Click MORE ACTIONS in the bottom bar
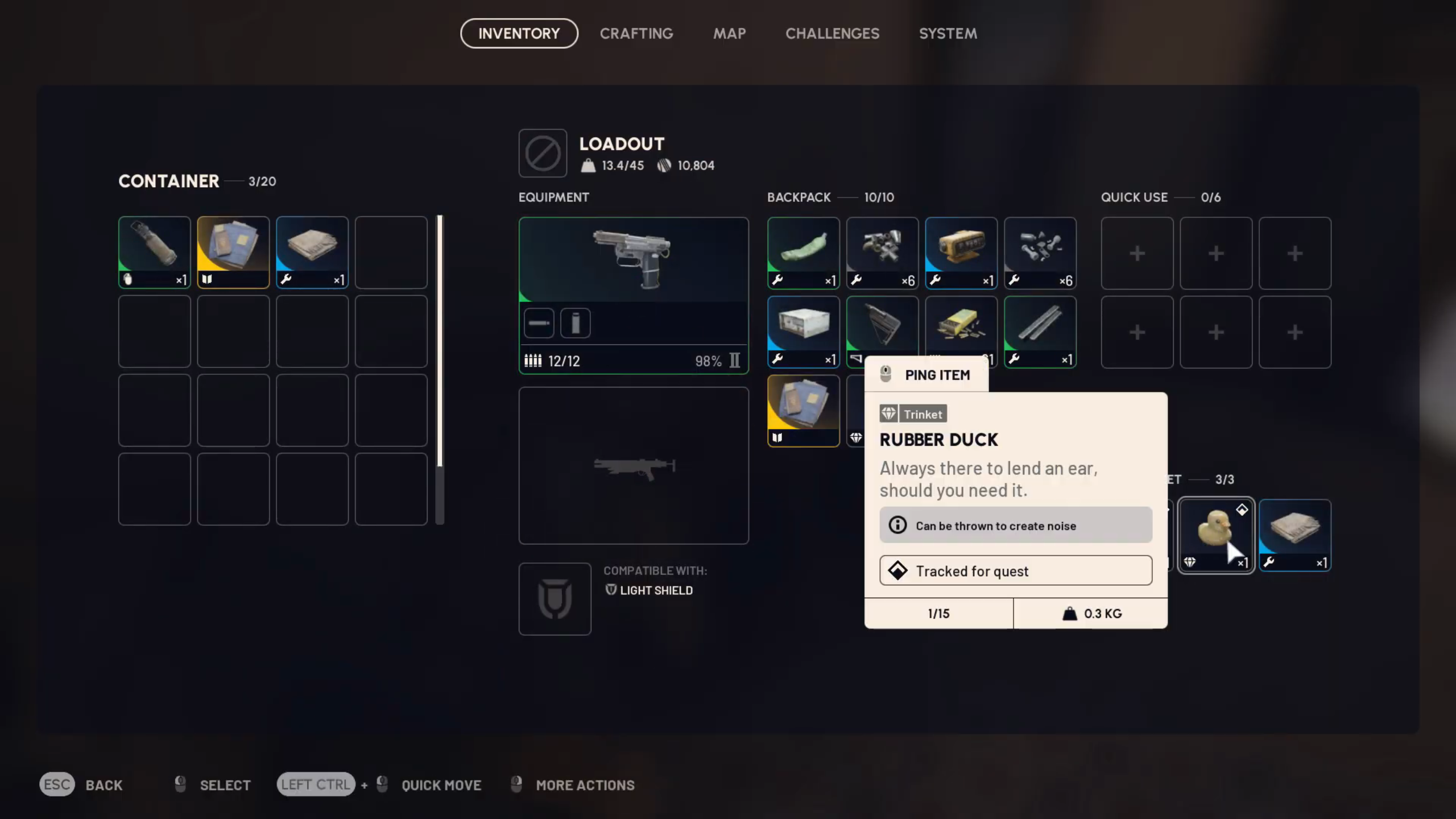This screenshot has width=1456, height=819. 584,785
